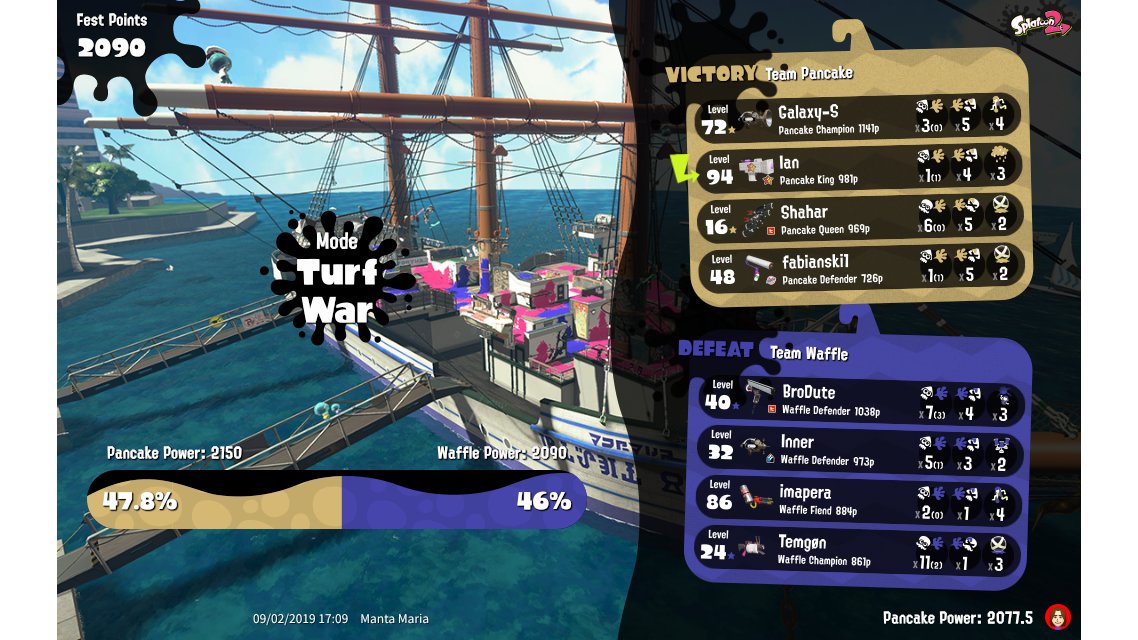Click BroDute's result row
The height and width of the screenshot is (640, 1138).
[x=859, y=400]
